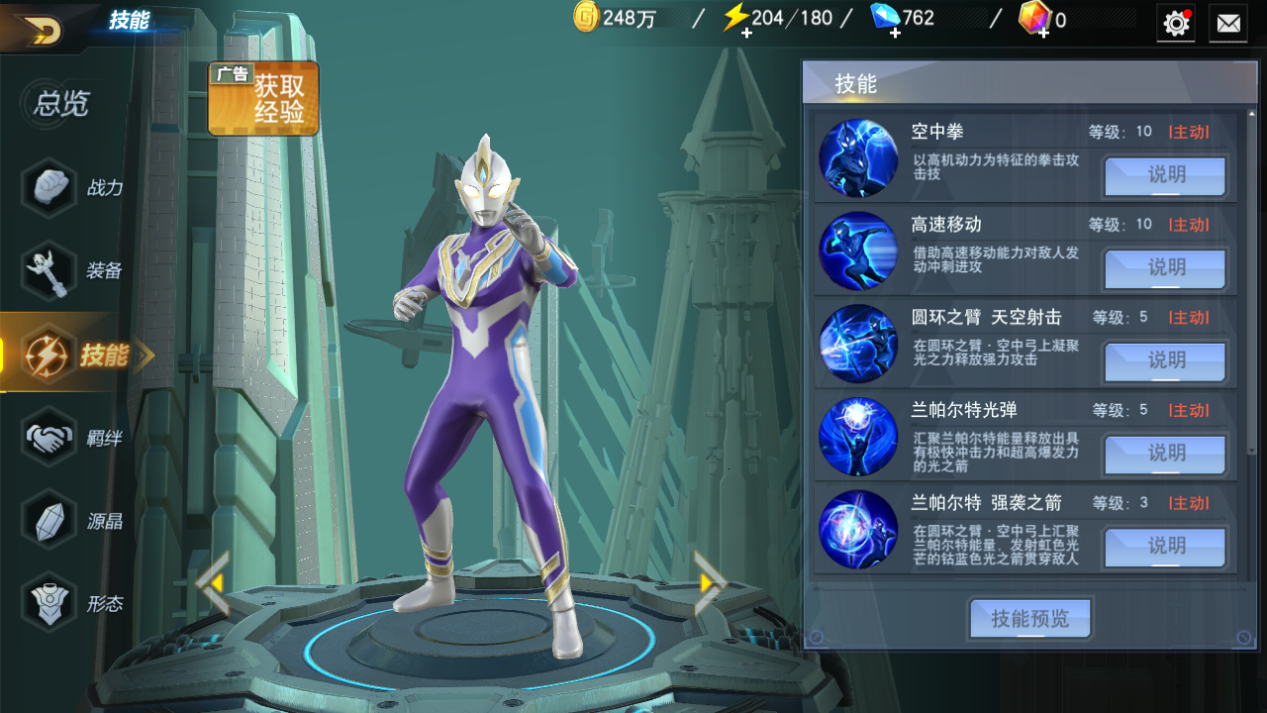This screenshot has width=1267, height=713.
Task: Open 说明 for 圆环之臂 天空射击
Action: pos(1165,361)
